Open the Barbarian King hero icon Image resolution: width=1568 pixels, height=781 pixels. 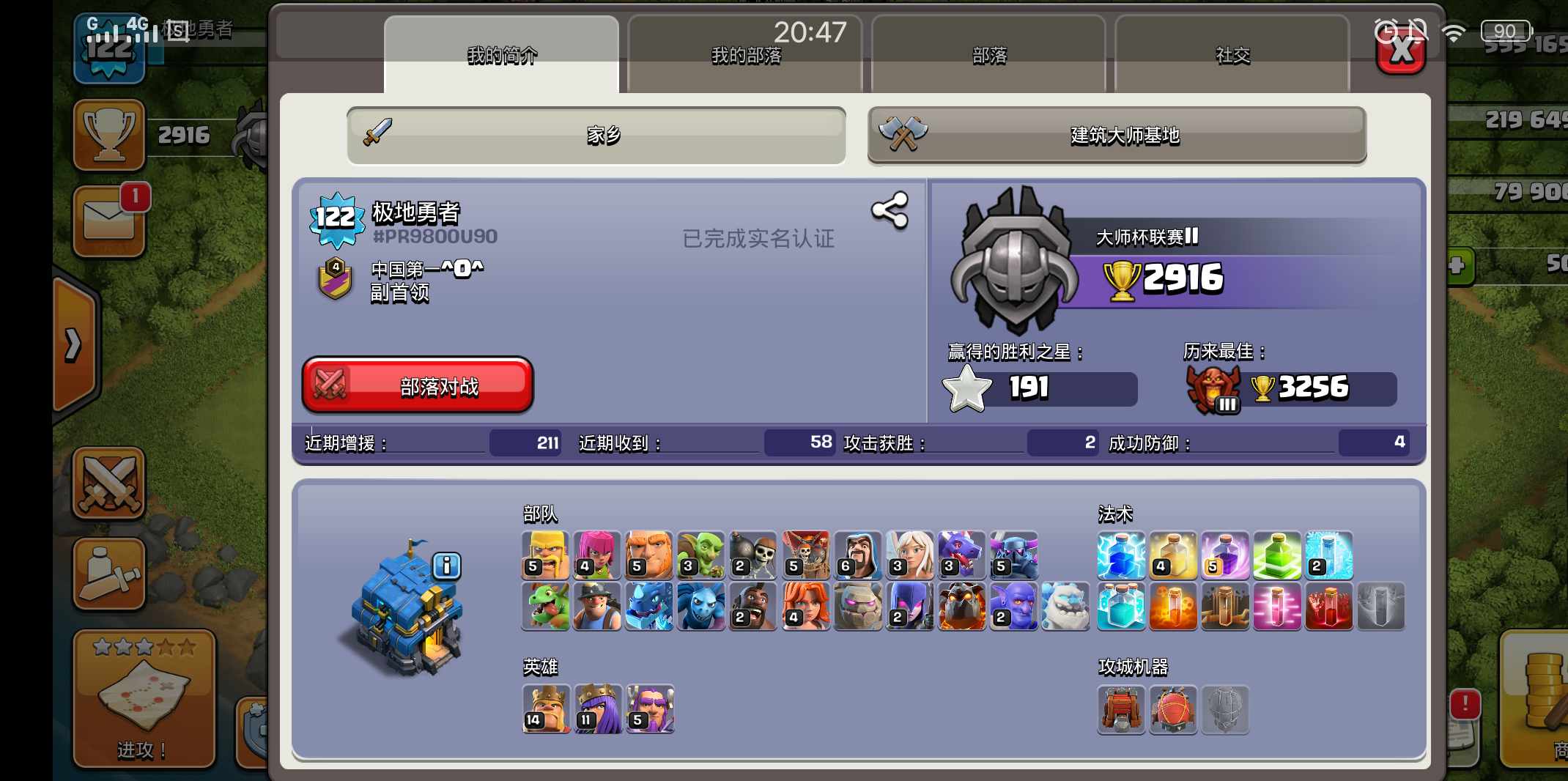pyautogui.click(x=546, y=709)
